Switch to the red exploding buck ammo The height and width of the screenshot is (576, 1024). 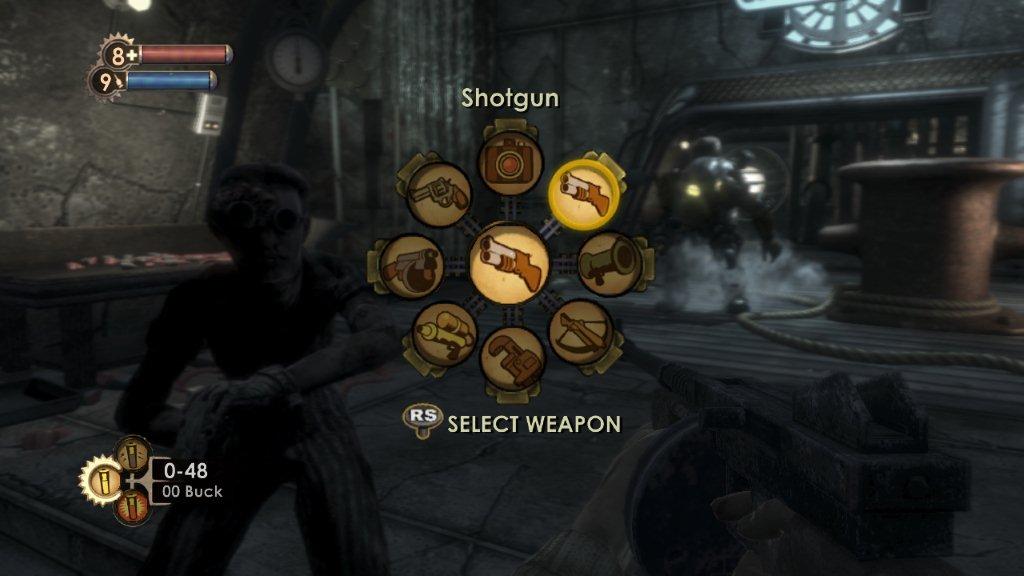coord(132,507)
